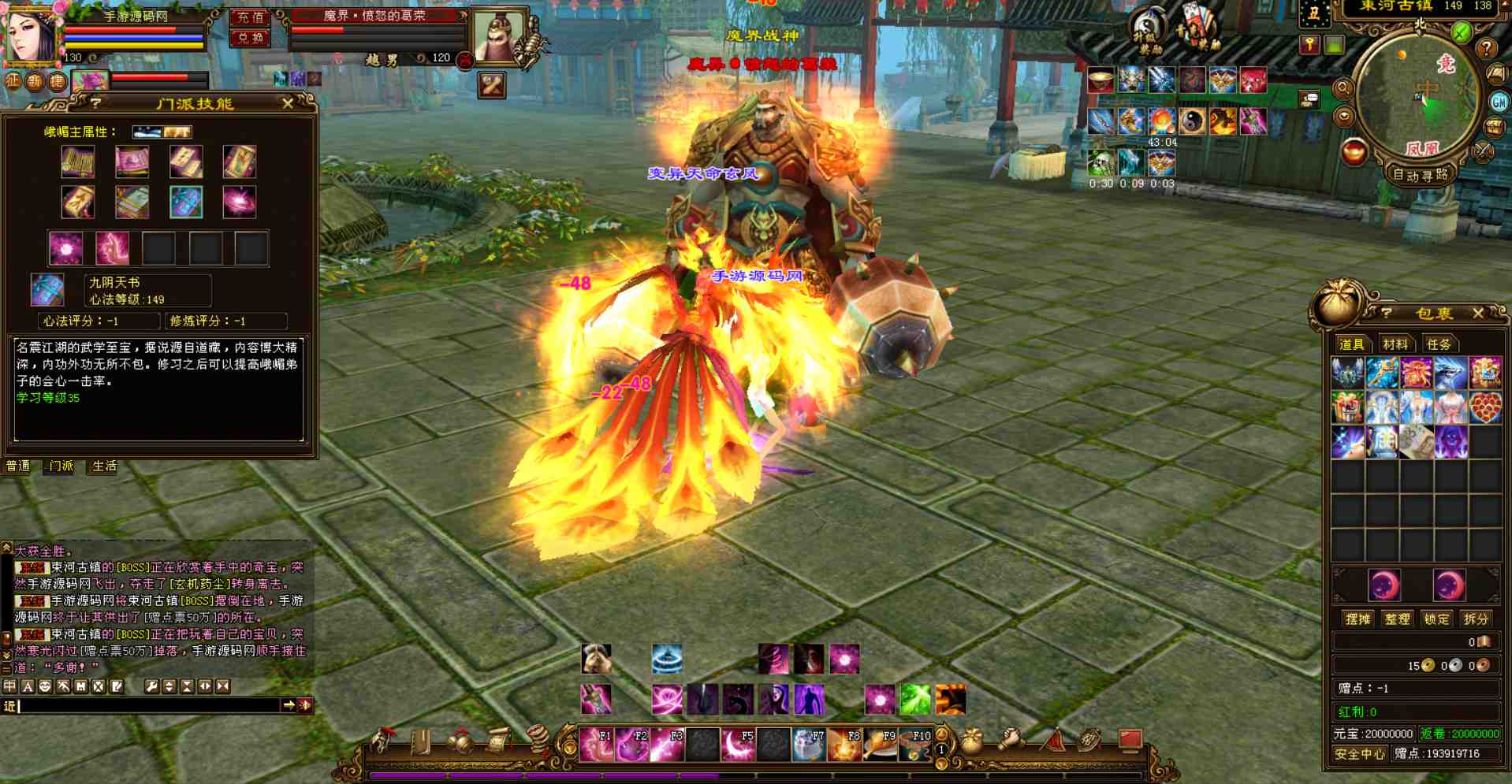Select the heart-shaped roses item in bag
The height and width of the screenshot is (784, 1512).
coord(1485,408)
